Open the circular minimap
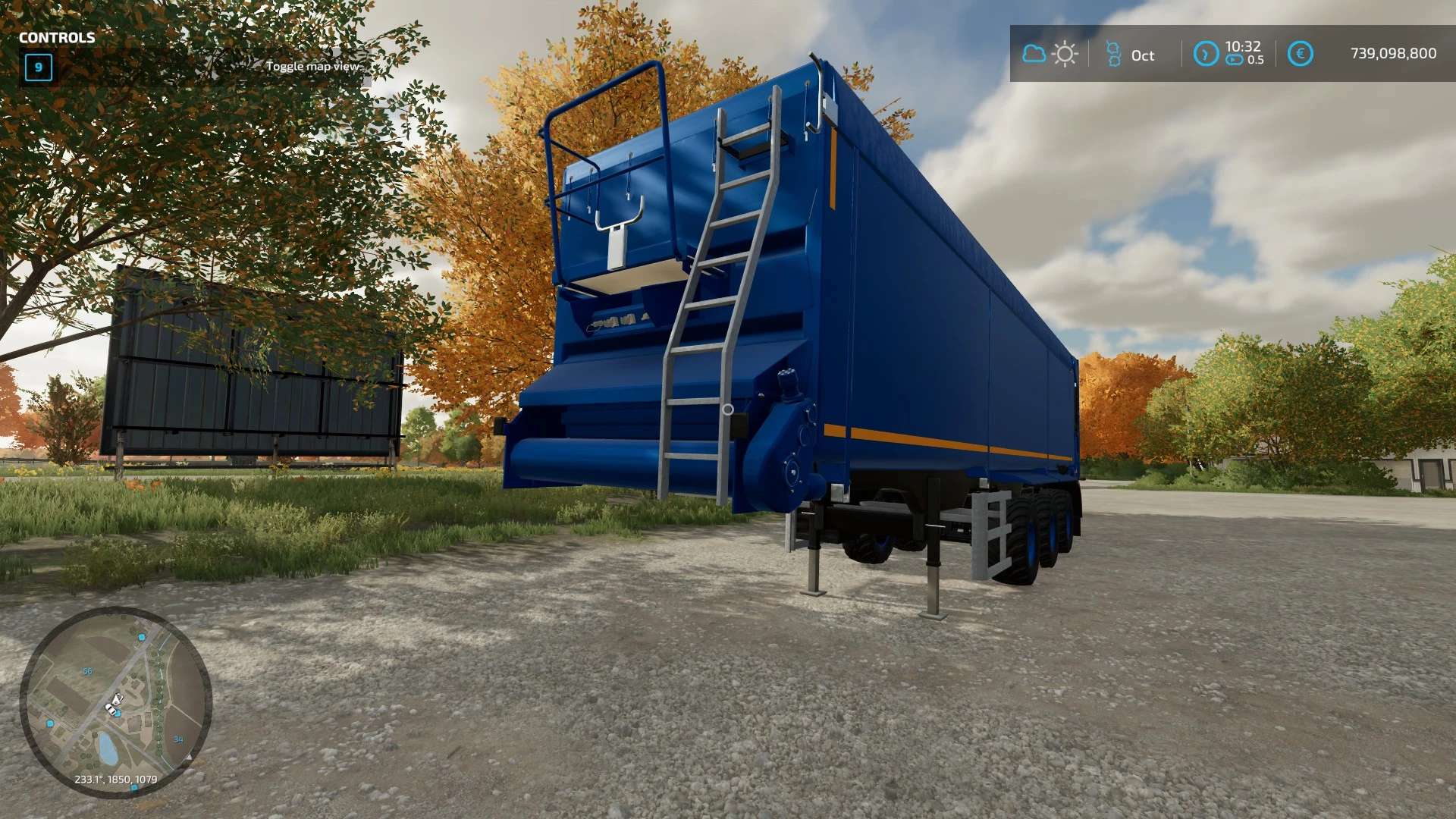 [115, 702]
